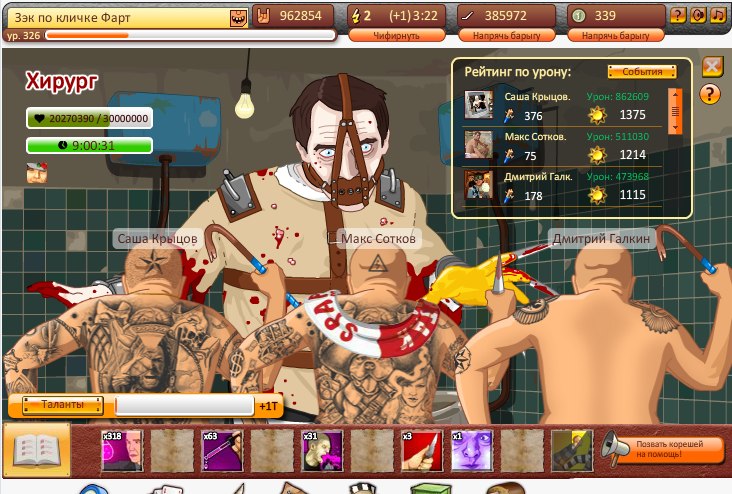Open the События events button
This screenshot has height=494, width=732.
(x=635, y=72)
